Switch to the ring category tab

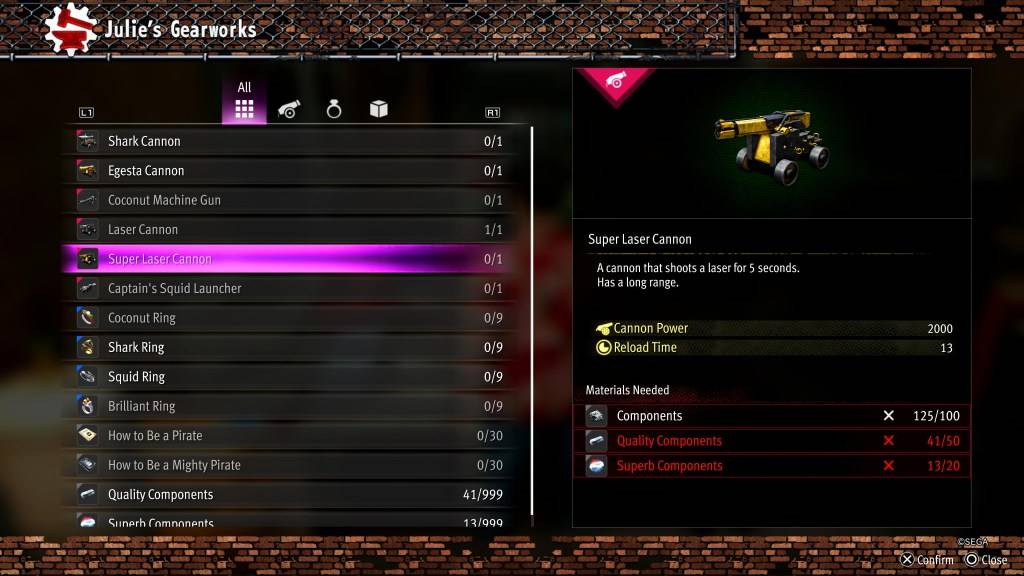(x=334, y=109)
